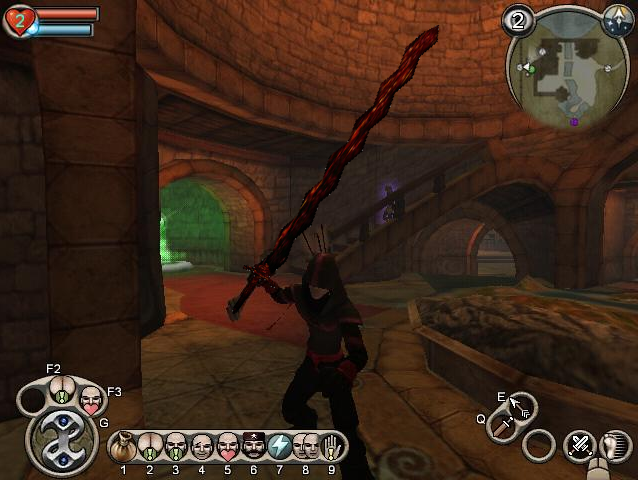Screen dimensions: 638x480
Task: Use the lightning bolt spell icon
Action: (279, 446)
